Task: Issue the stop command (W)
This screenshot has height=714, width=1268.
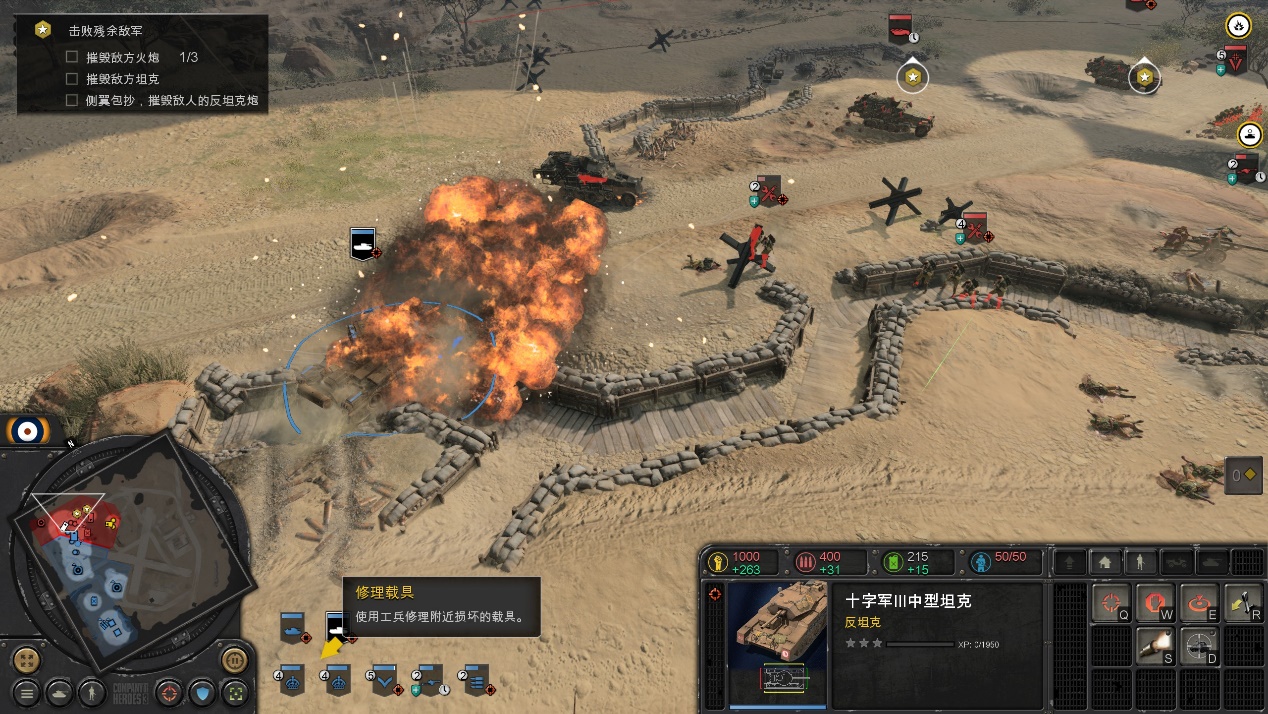Action: [1155, 602]
